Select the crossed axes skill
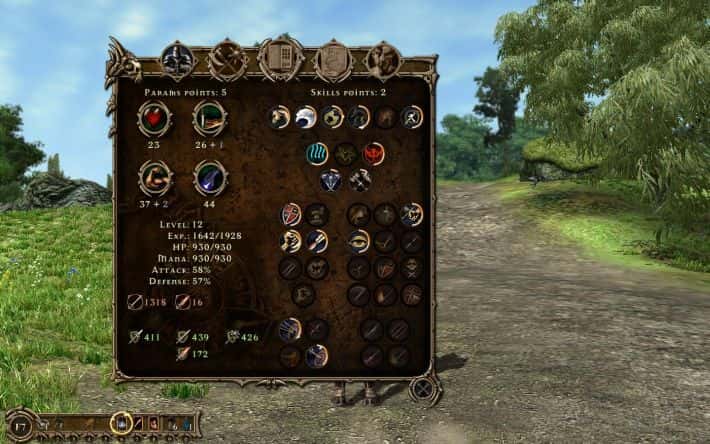Image resolution: width=710 pixels, height=444 pixels. click(x=359, y=180)
